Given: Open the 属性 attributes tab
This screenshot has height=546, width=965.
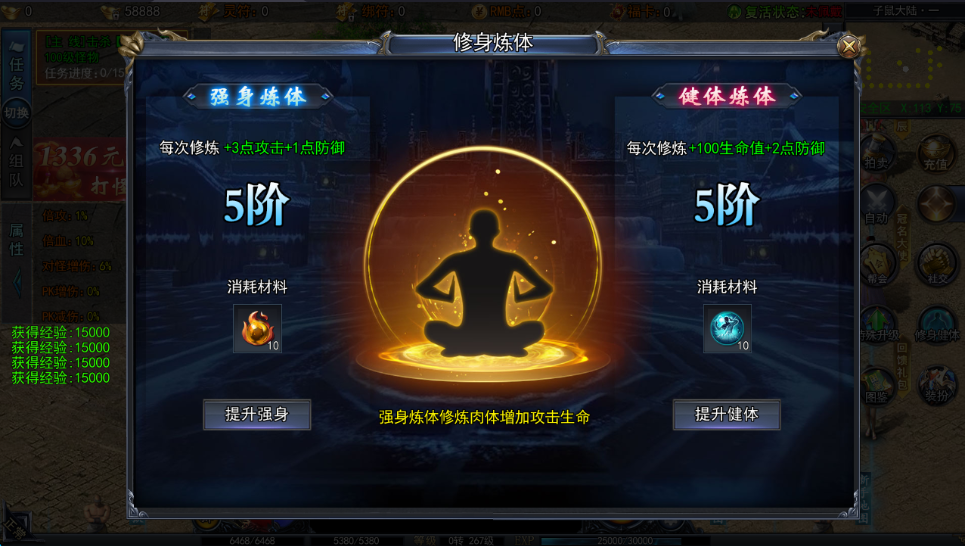Looking at the screenshot, I should [x=17, y=239].
